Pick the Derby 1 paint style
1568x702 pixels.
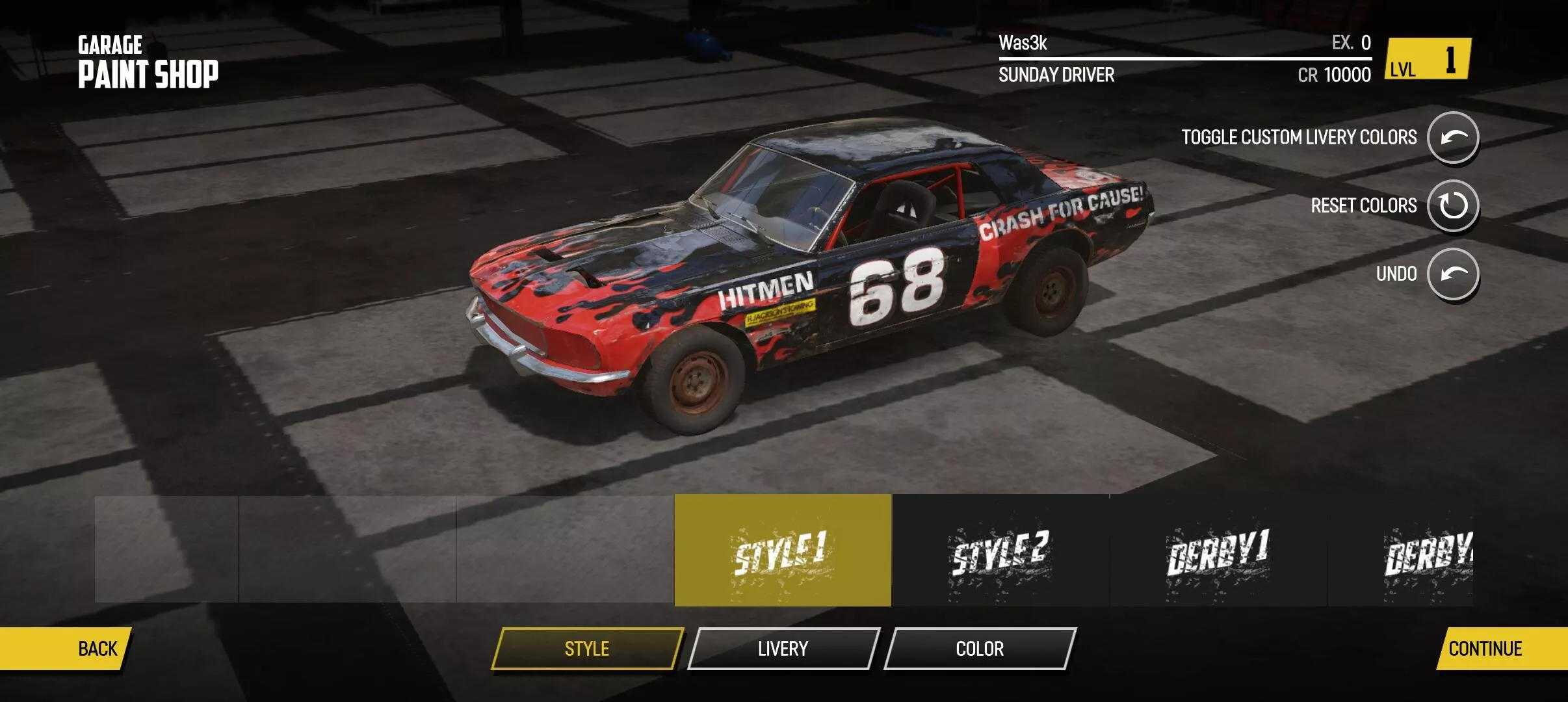pyautogui.click(x=1218, y=550)
